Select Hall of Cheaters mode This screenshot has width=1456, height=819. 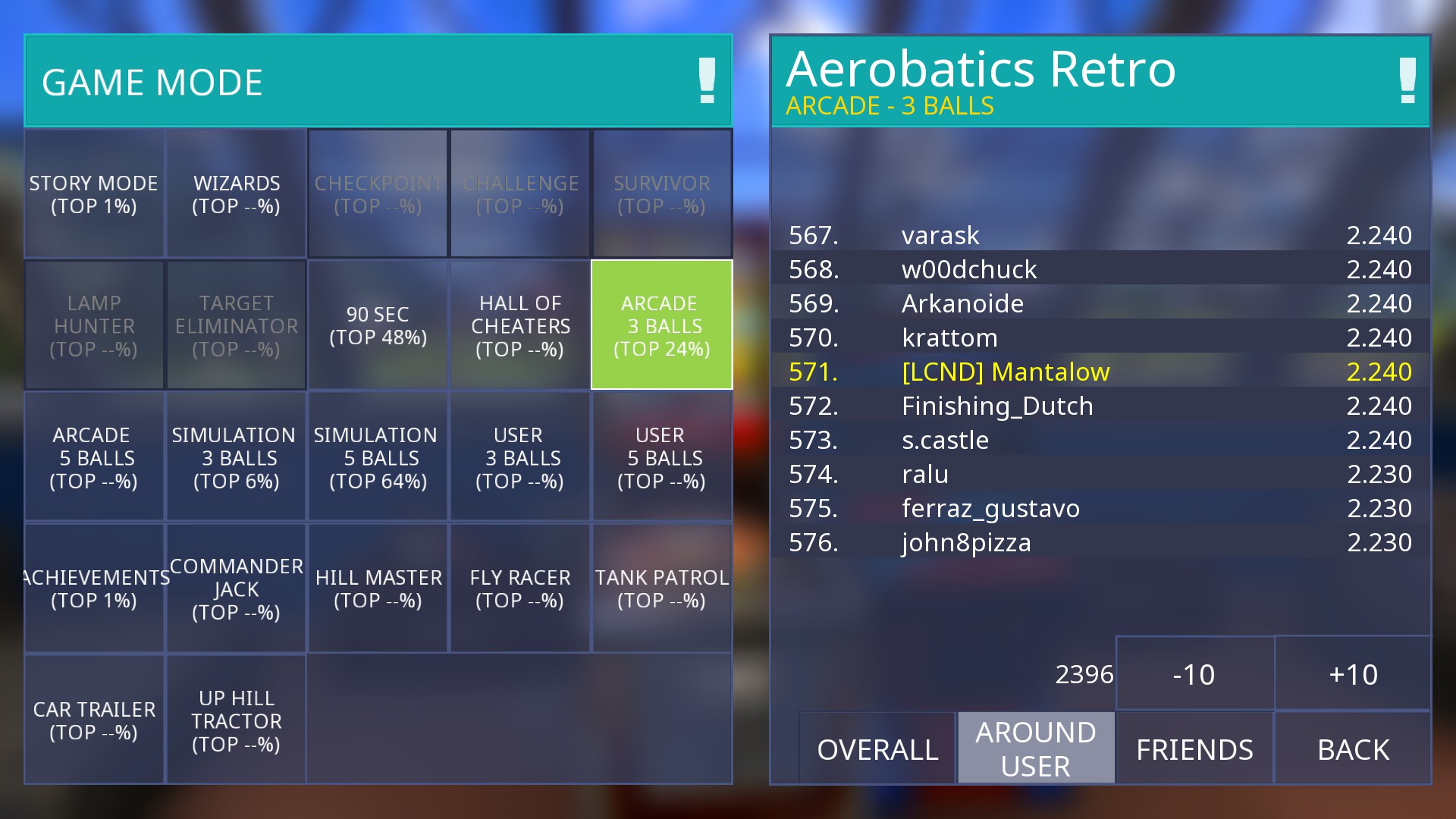(519, 325)
